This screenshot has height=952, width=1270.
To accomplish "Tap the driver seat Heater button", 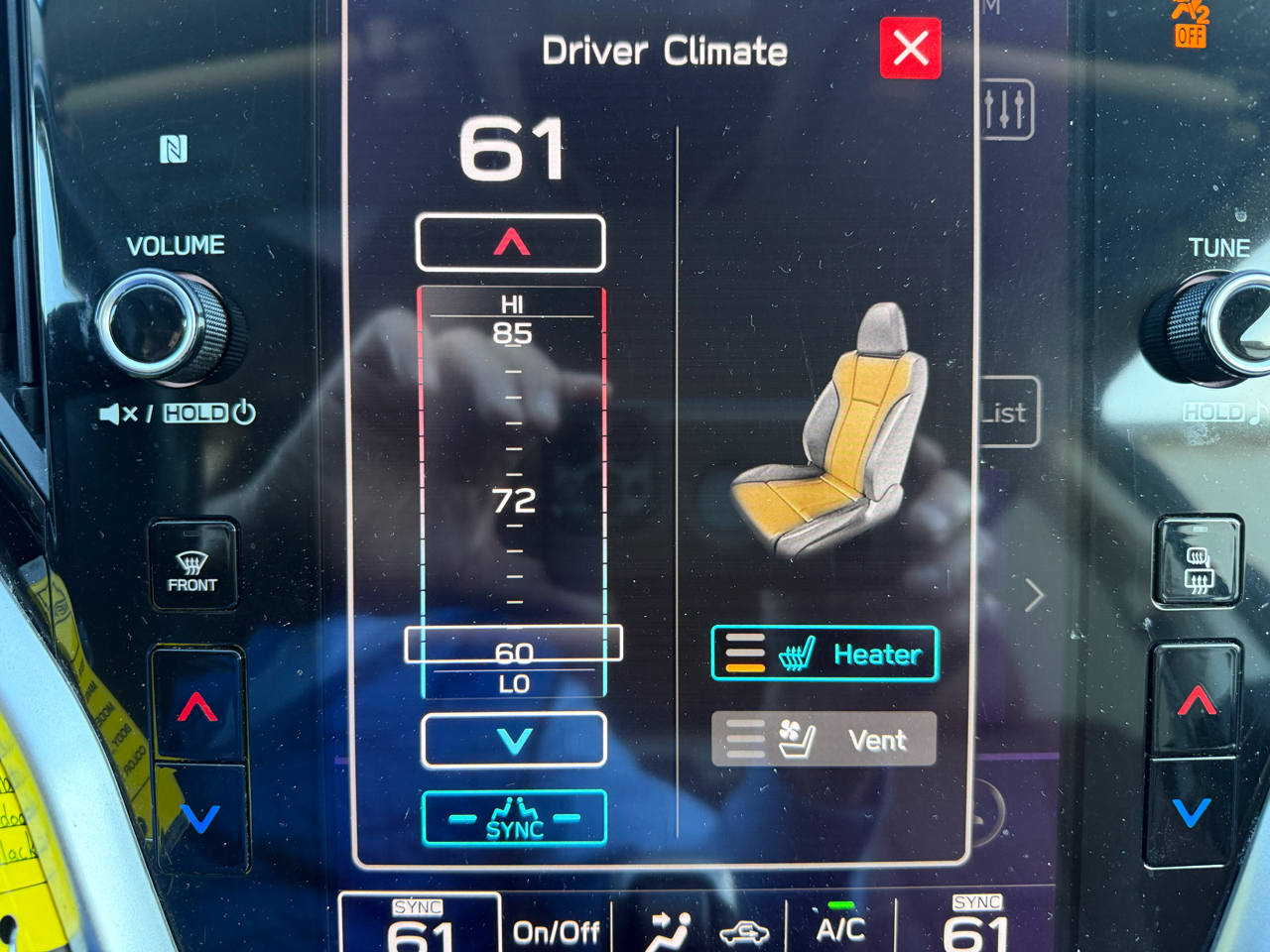I will click(x=825, y=654).
